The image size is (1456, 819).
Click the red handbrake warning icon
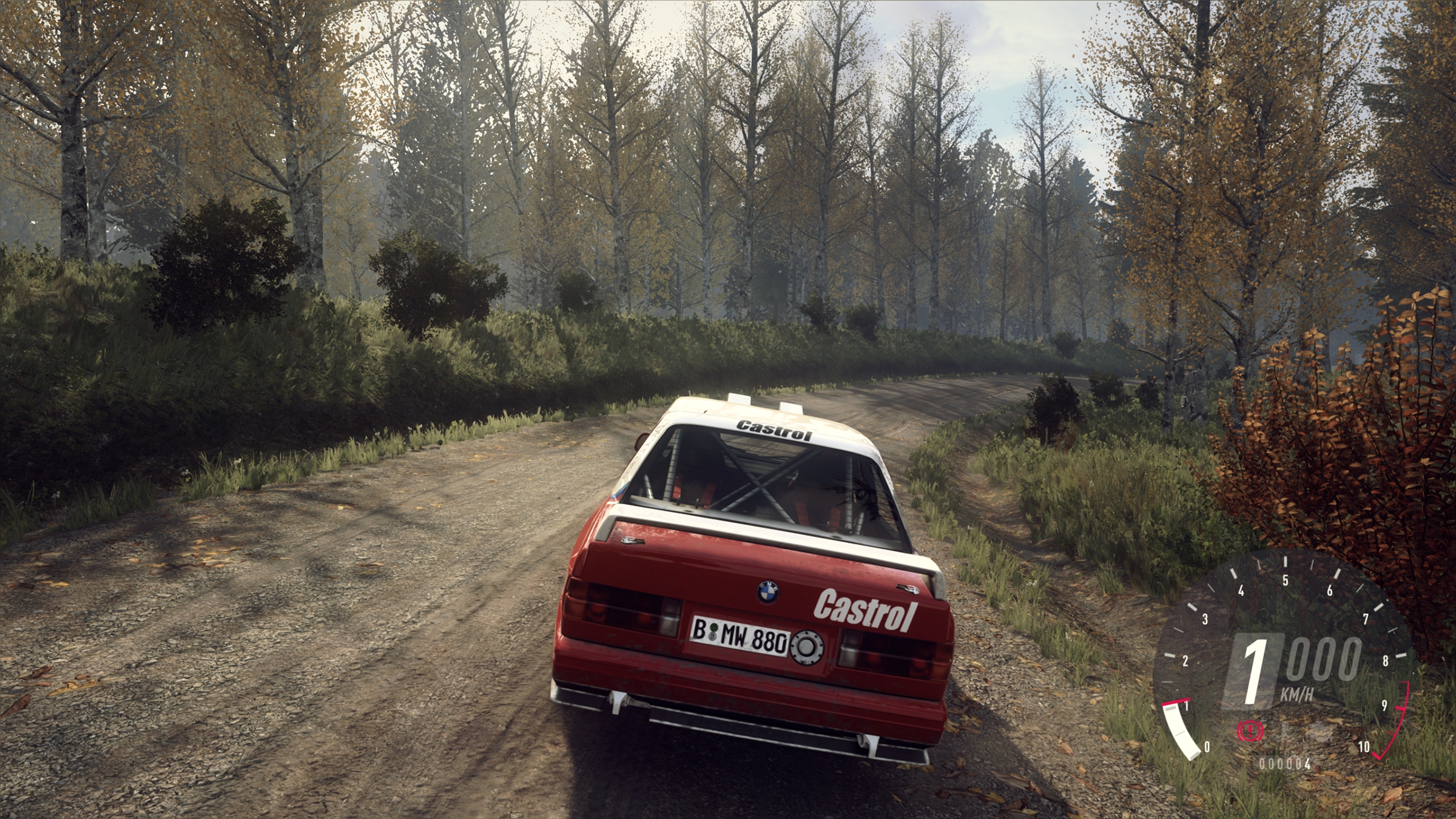(x=1250, y=730)
